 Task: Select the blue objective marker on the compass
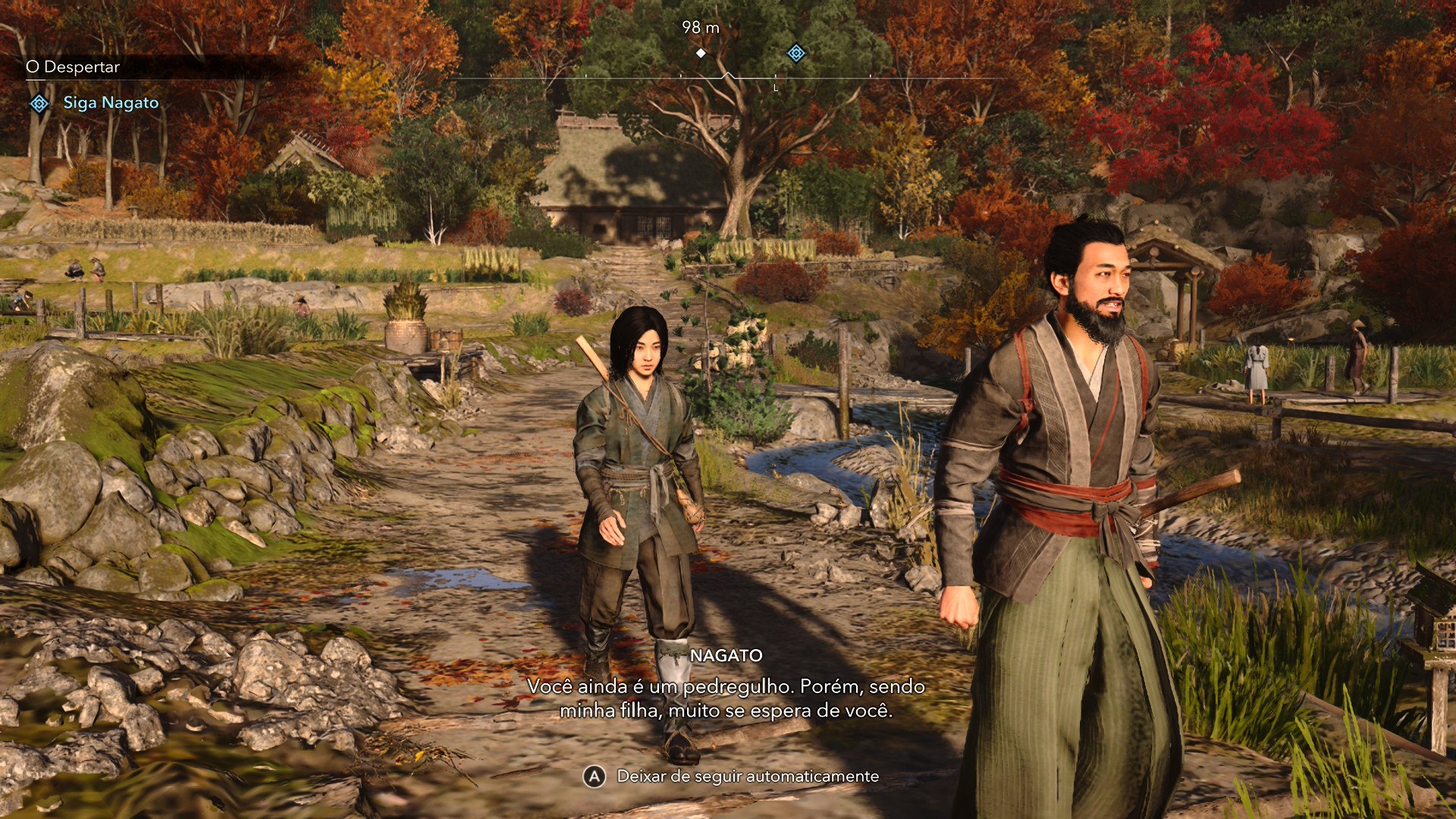click(x=795, y=53)
